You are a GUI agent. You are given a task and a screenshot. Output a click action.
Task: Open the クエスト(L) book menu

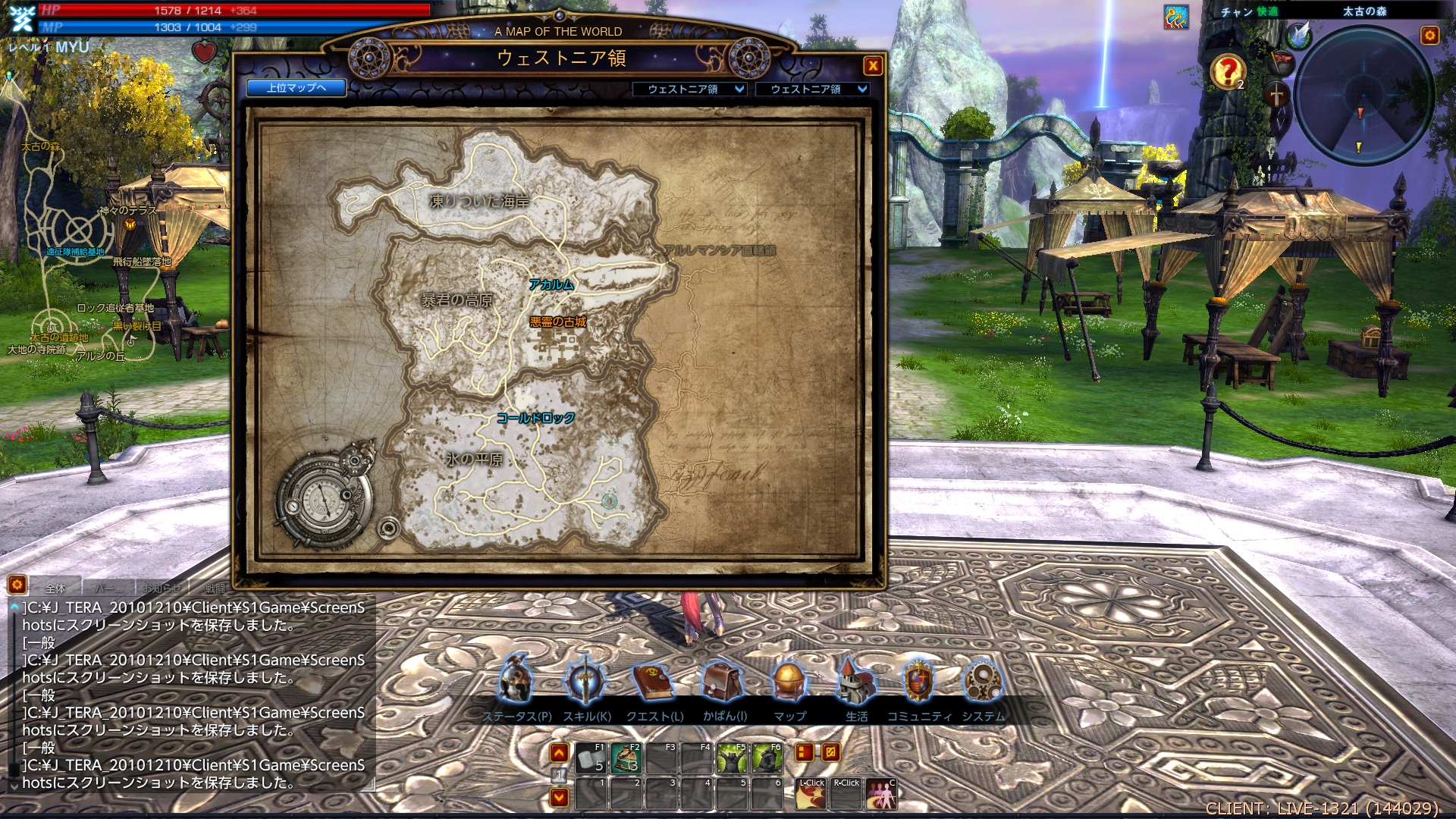(654, 681)
